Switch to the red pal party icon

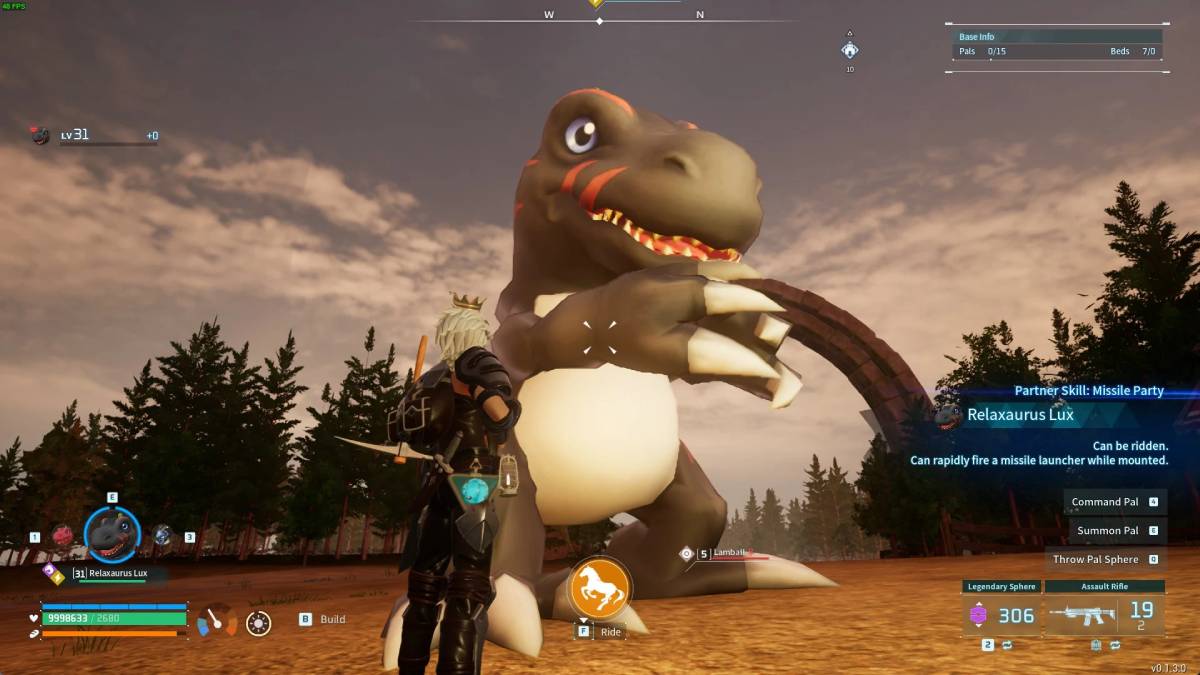(x=62, y=535)
